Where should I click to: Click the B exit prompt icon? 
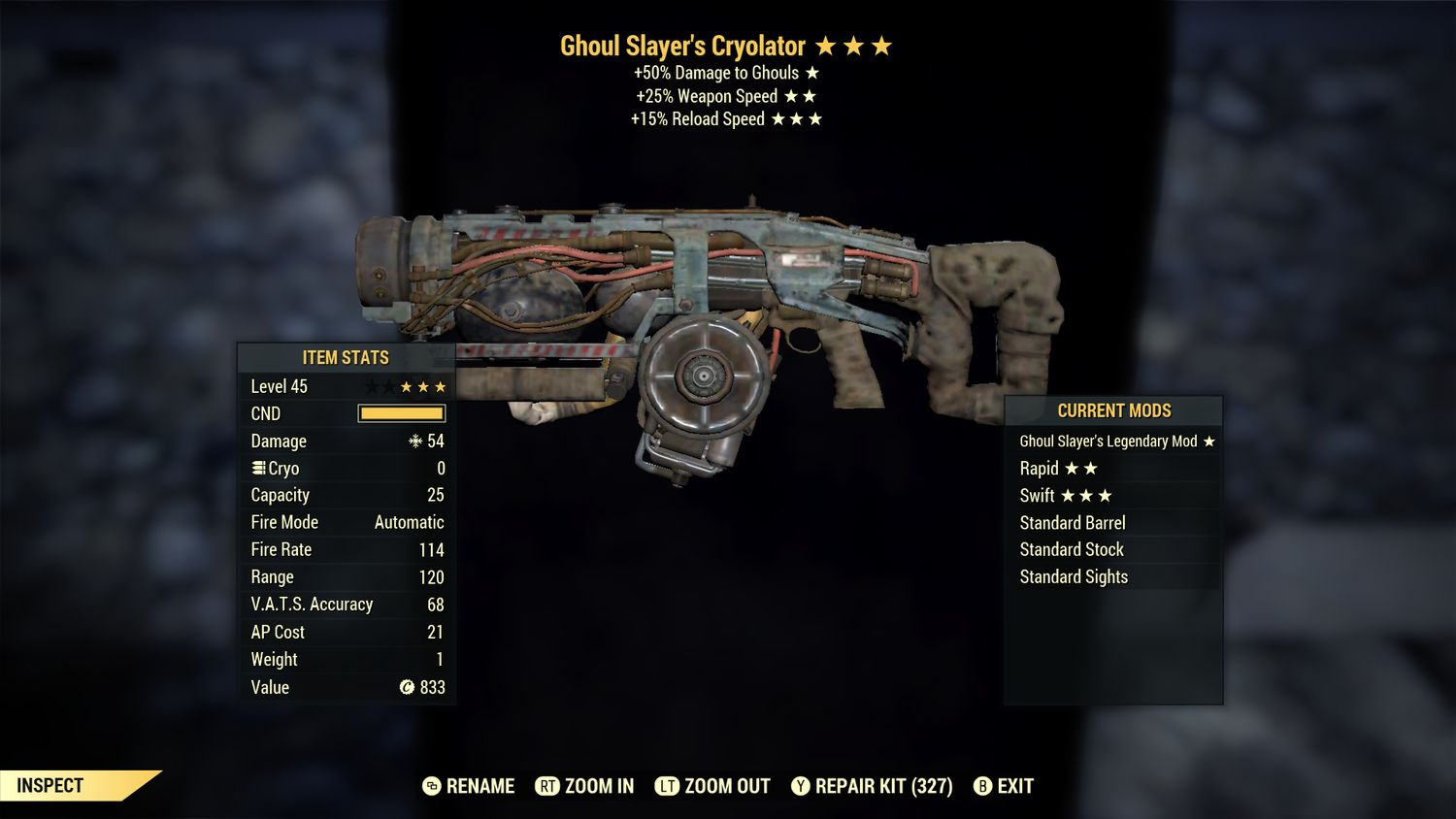pos(983,786)
